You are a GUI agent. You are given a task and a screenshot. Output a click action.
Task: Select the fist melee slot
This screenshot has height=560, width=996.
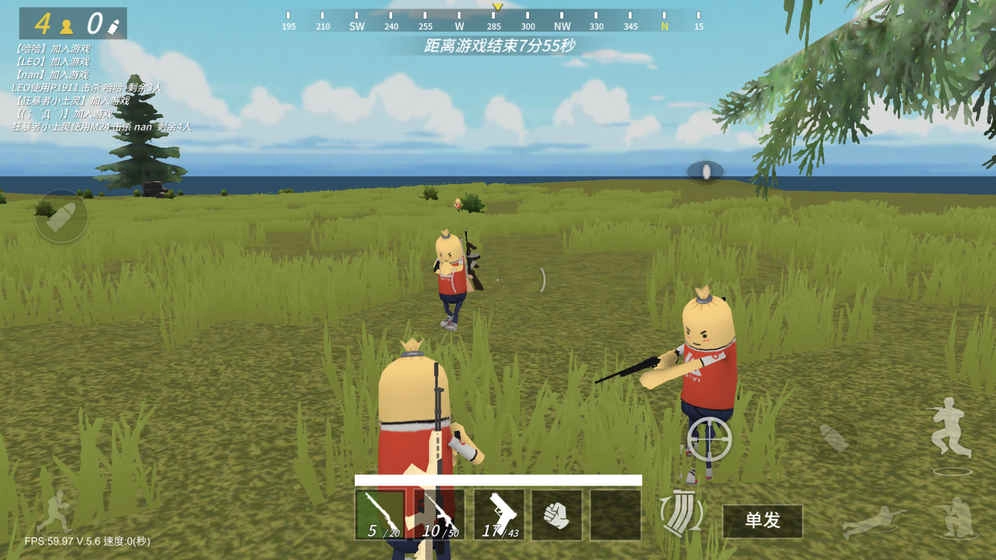556,514
